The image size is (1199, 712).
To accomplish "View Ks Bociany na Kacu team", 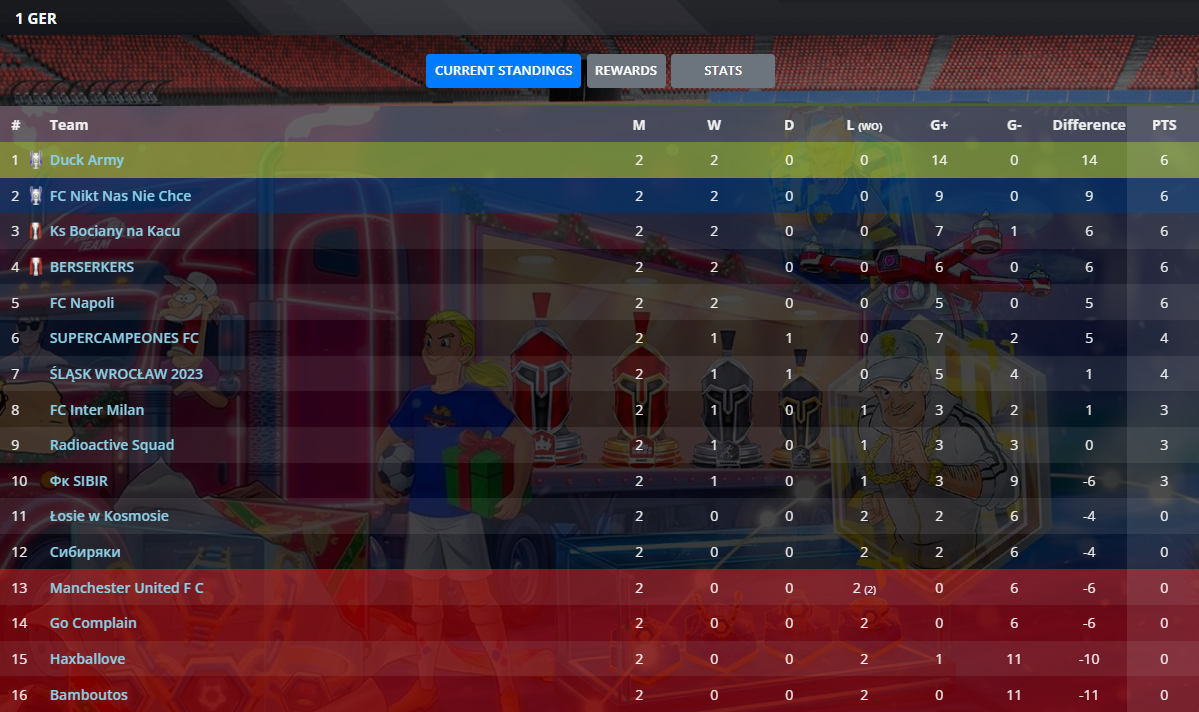I will [115, 231].
